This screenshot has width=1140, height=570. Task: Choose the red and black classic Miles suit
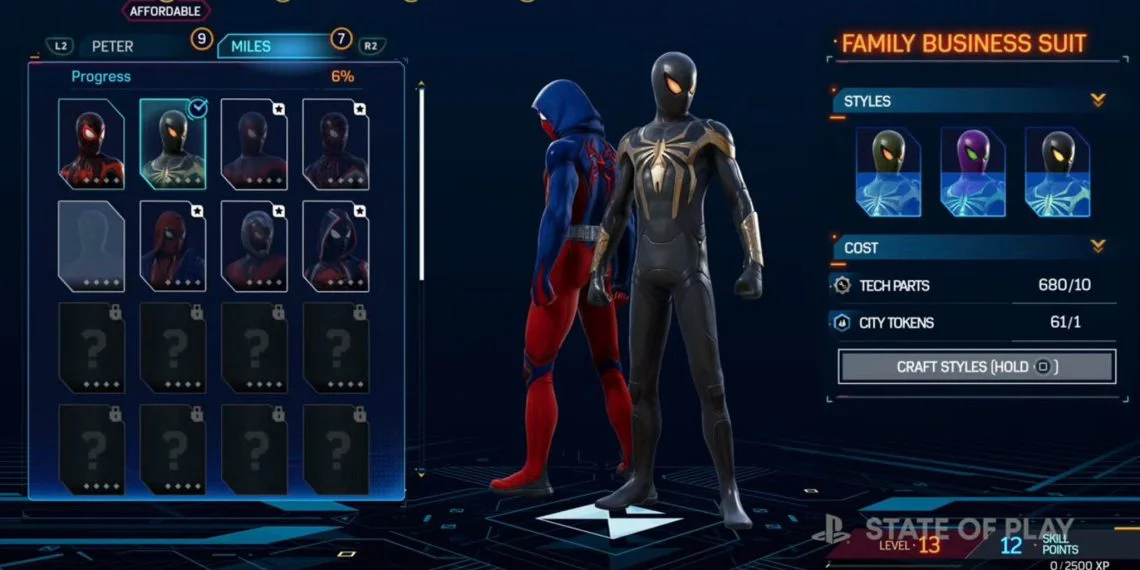[91, 144]
